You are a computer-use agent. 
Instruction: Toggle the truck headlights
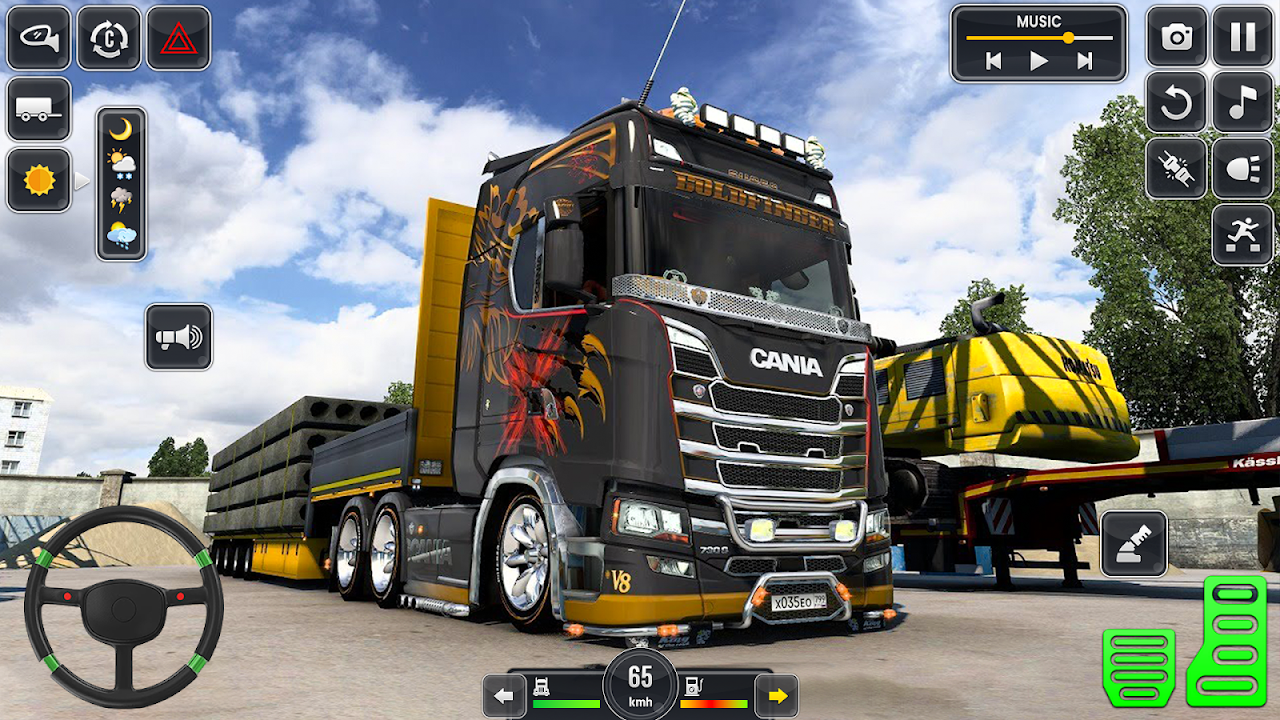[1243, 169]
